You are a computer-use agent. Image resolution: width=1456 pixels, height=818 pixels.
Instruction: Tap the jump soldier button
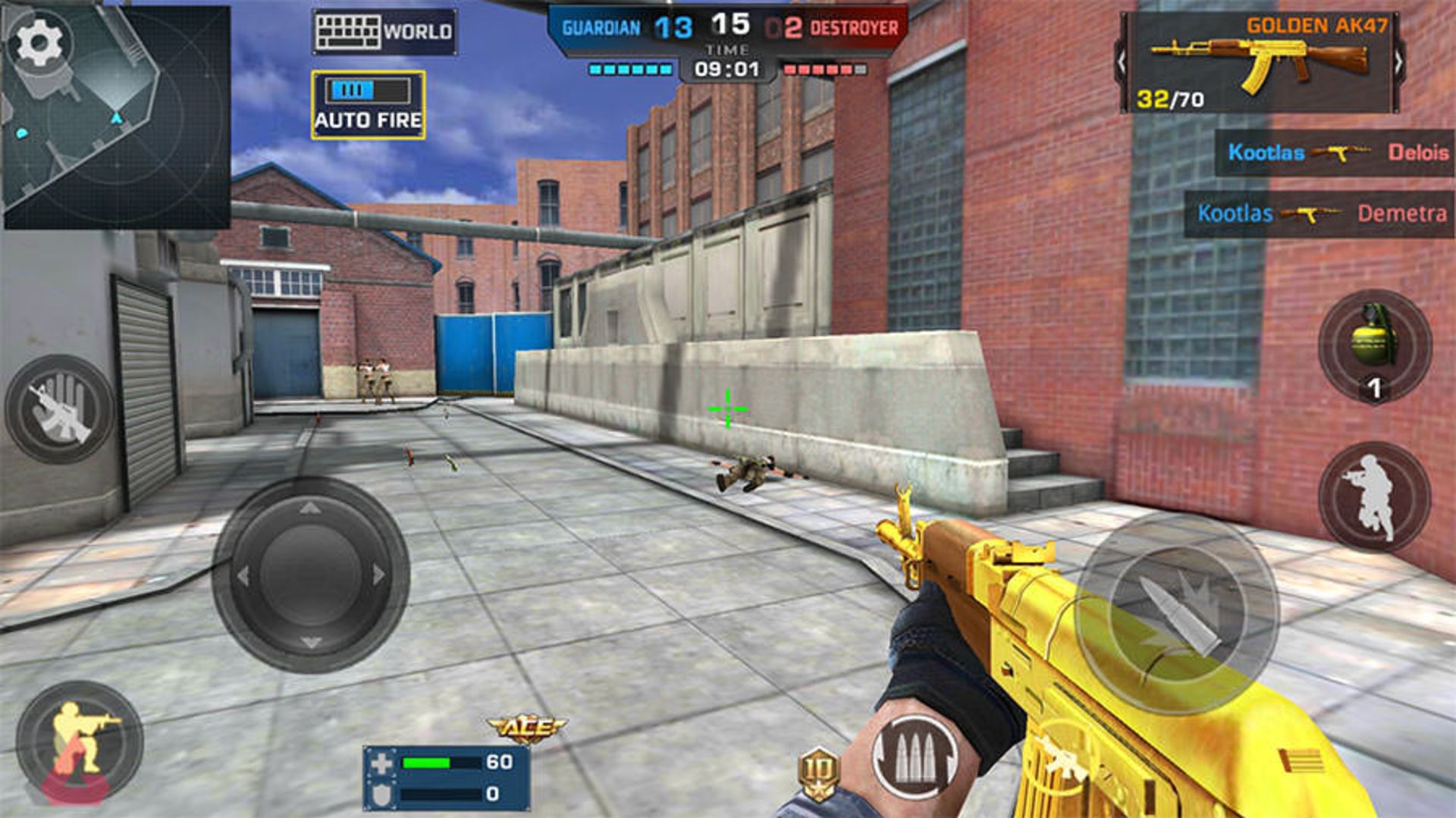(x=1374, y=497)
